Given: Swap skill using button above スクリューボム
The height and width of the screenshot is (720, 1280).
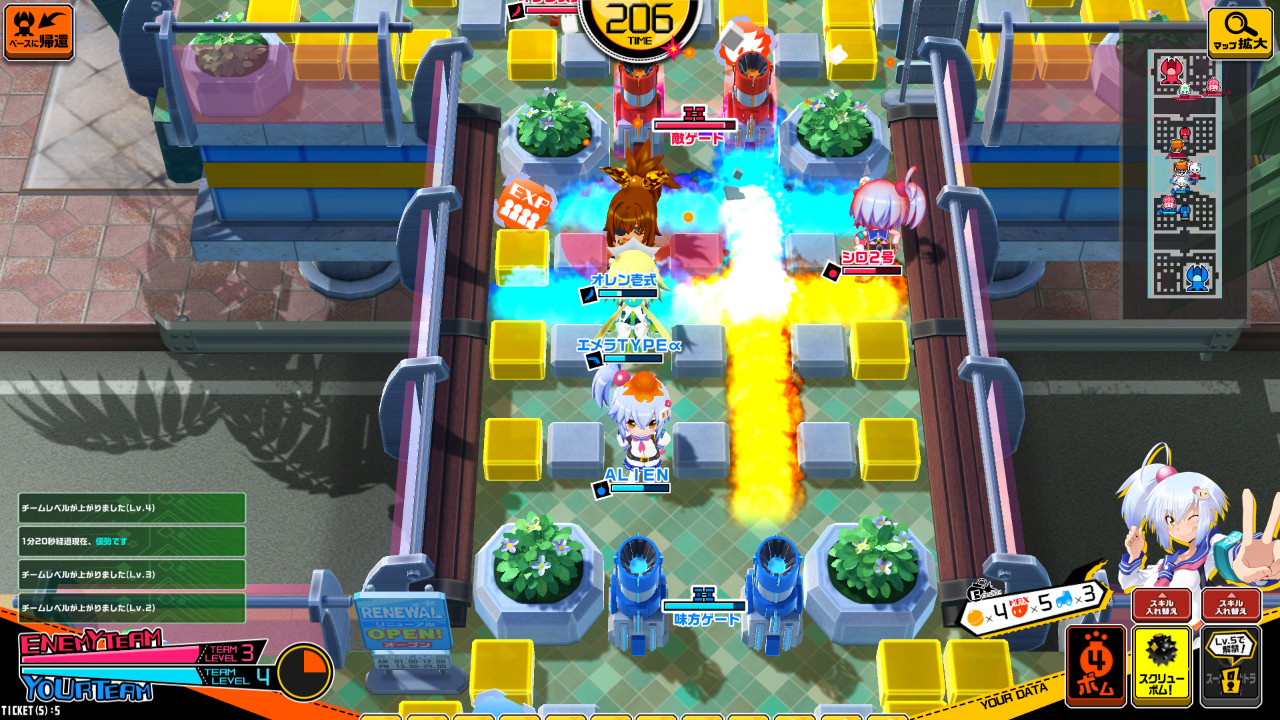Looking at the screenshot, I should [1162, 605].
